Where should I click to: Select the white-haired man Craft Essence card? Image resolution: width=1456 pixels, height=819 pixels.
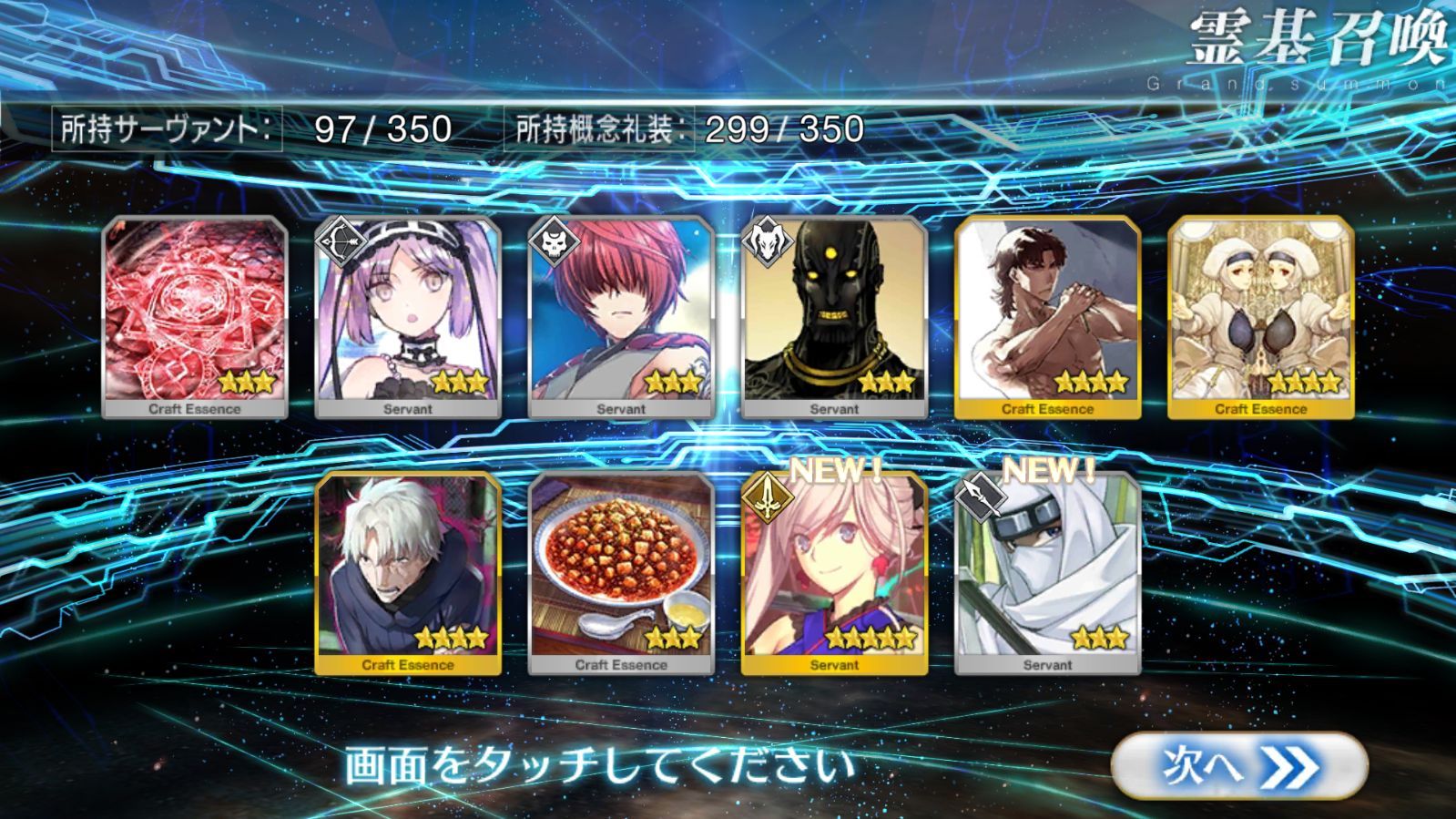pyautogui.click(x=408, y=573)
